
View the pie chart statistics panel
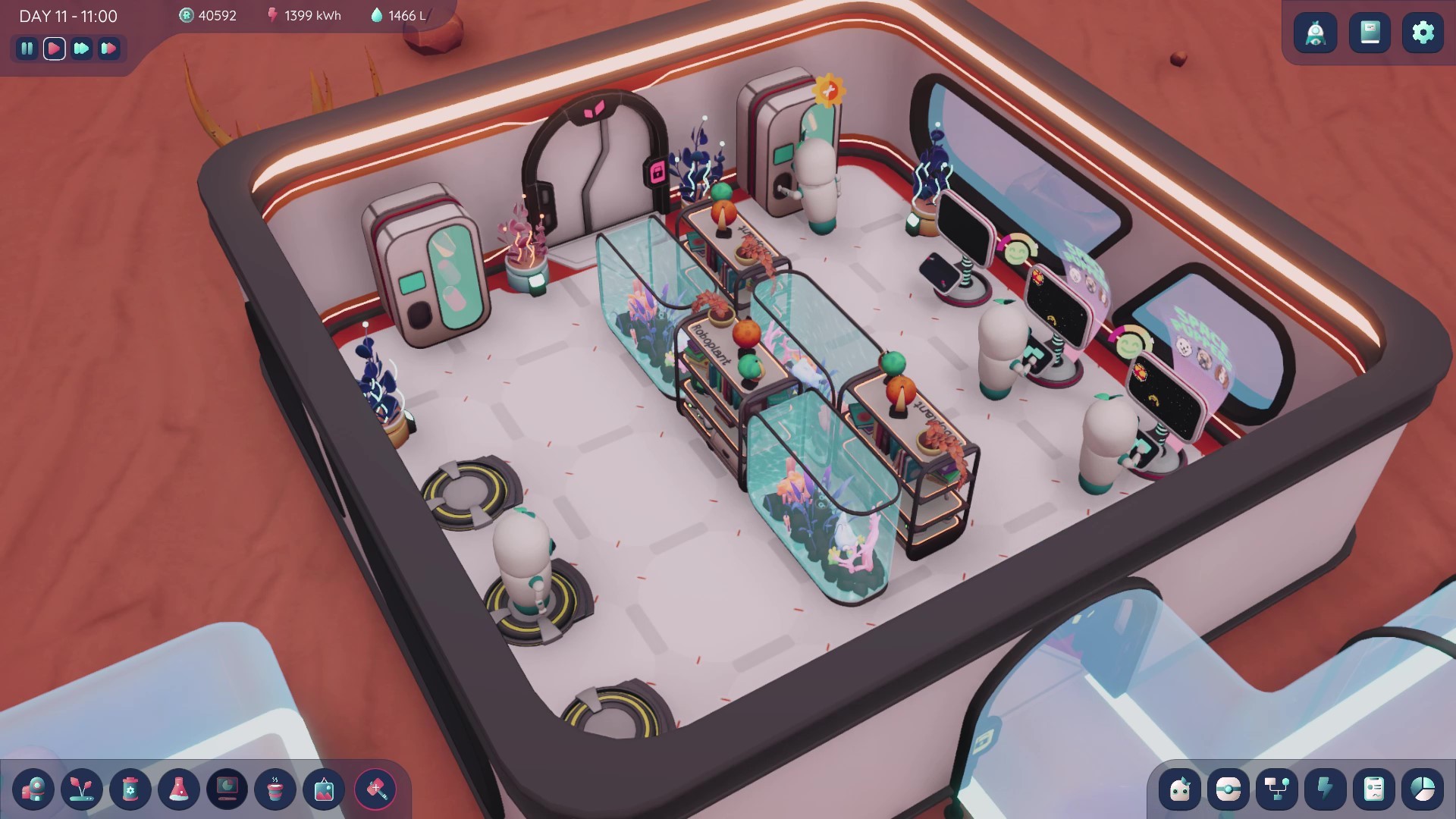pos(1422,789)
